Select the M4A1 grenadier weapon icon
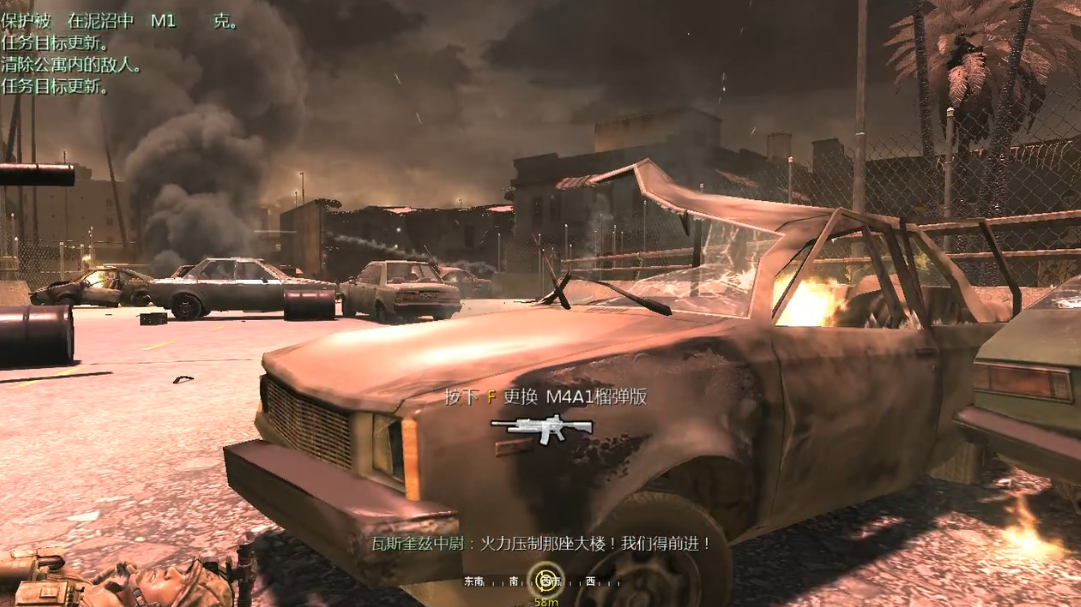The height and width of the screenshot is (607, 1081). [x=541, y=428]
